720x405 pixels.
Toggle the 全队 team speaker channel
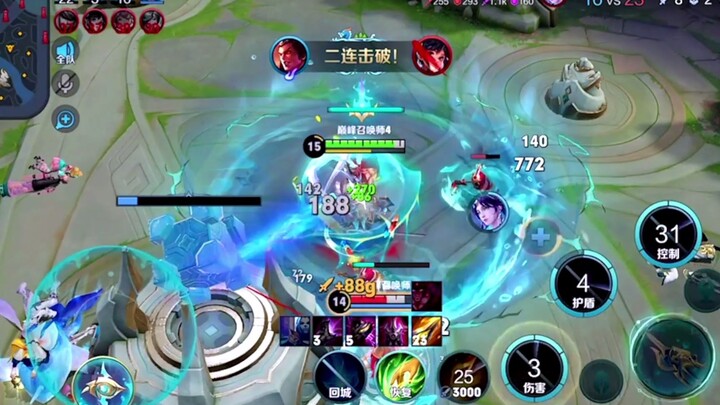point(66,51)
